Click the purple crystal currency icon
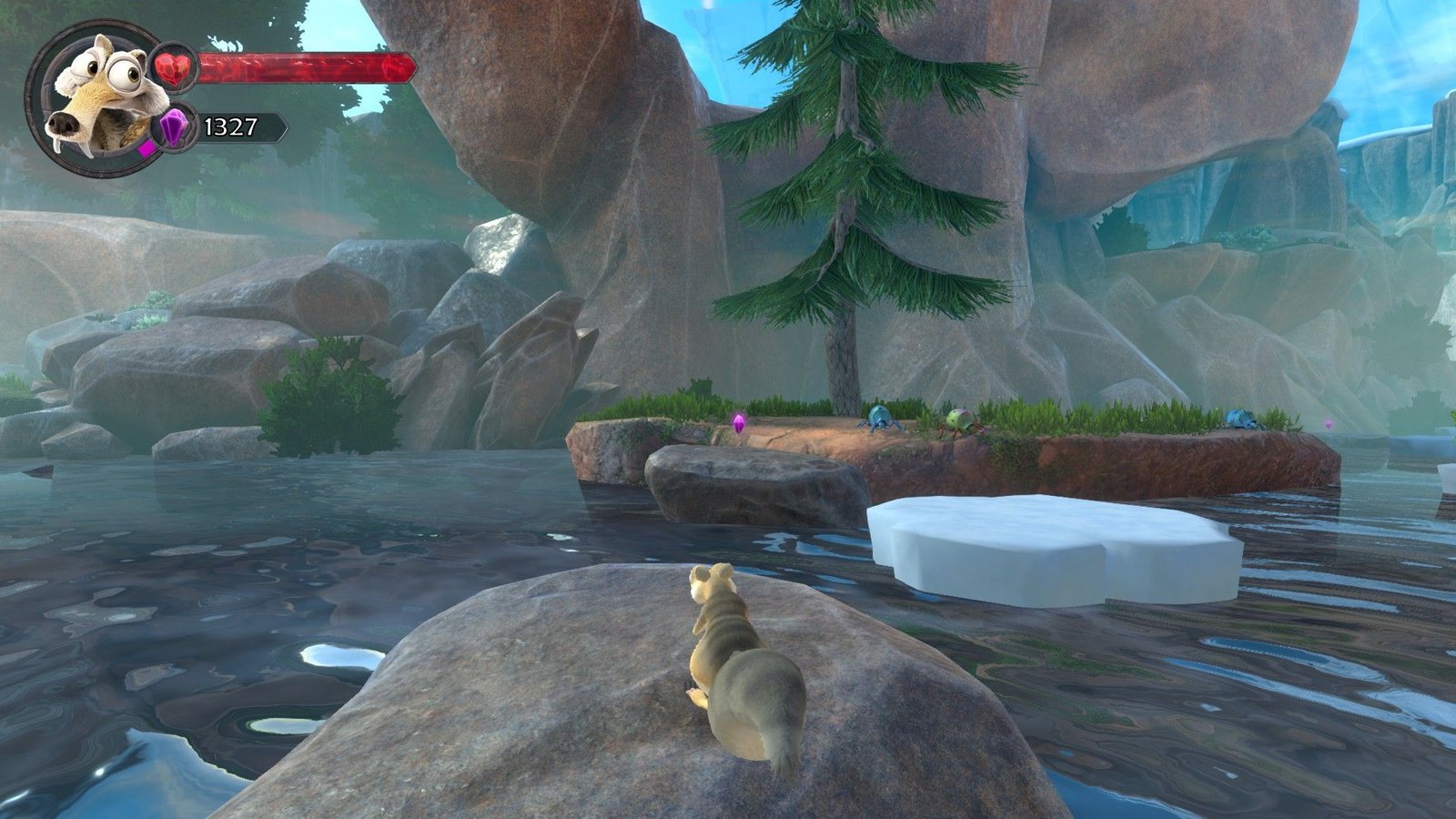The width and height of the screenshot is (1456, 819). click(x=174, y=126)
